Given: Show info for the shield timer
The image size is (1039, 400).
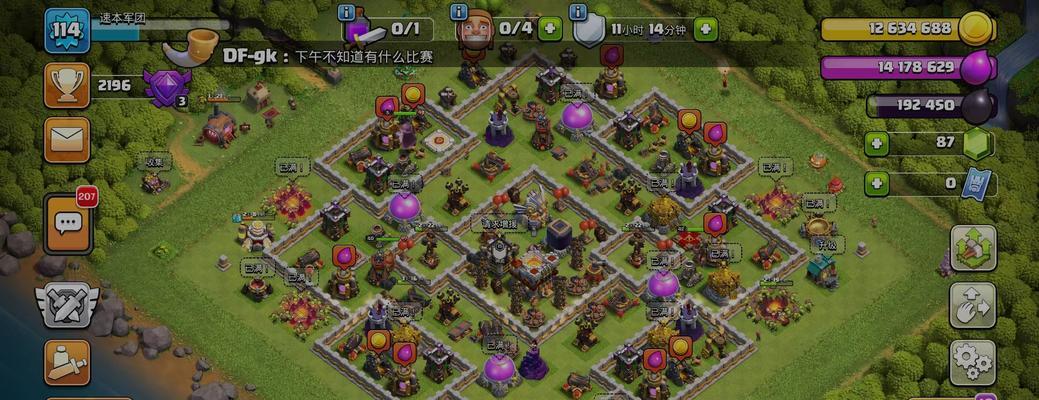Looking at the screenshot, I should [x=578, y=12].
